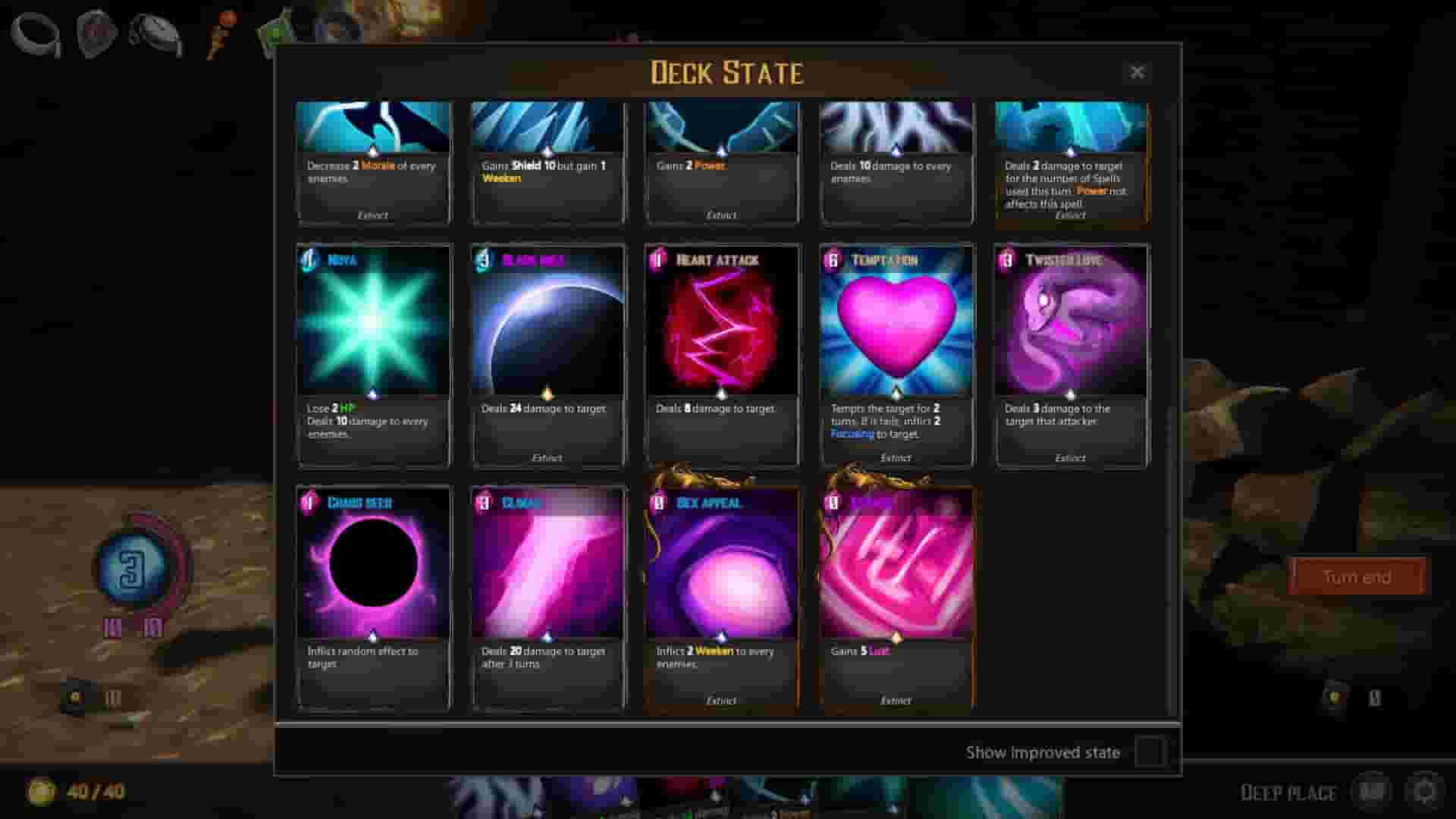This screenshot has height=819, width=1456.
Task: Close the Deck State window
Action: [x=1137, y=72]
